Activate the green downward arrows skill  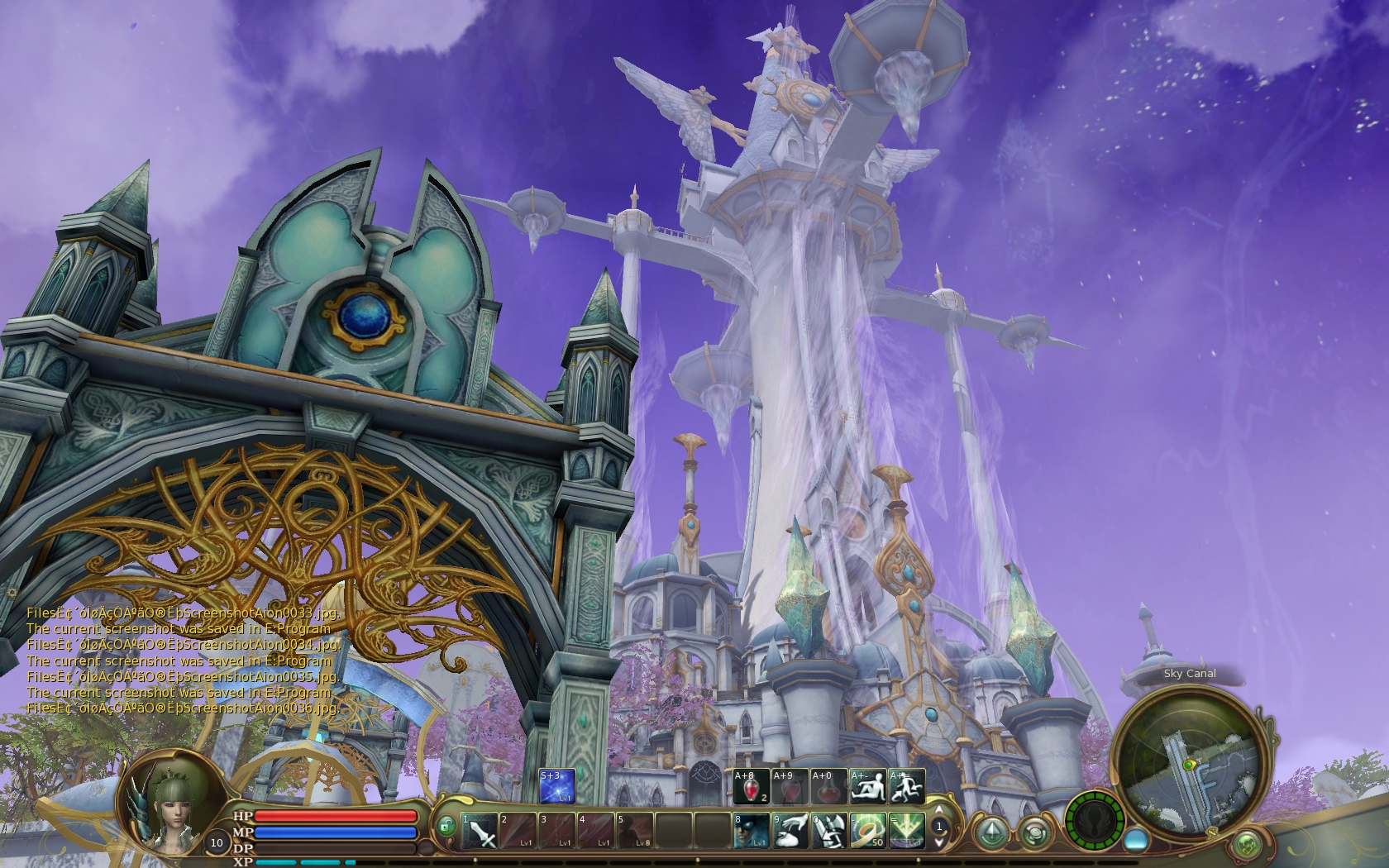[x=905, y=831]
